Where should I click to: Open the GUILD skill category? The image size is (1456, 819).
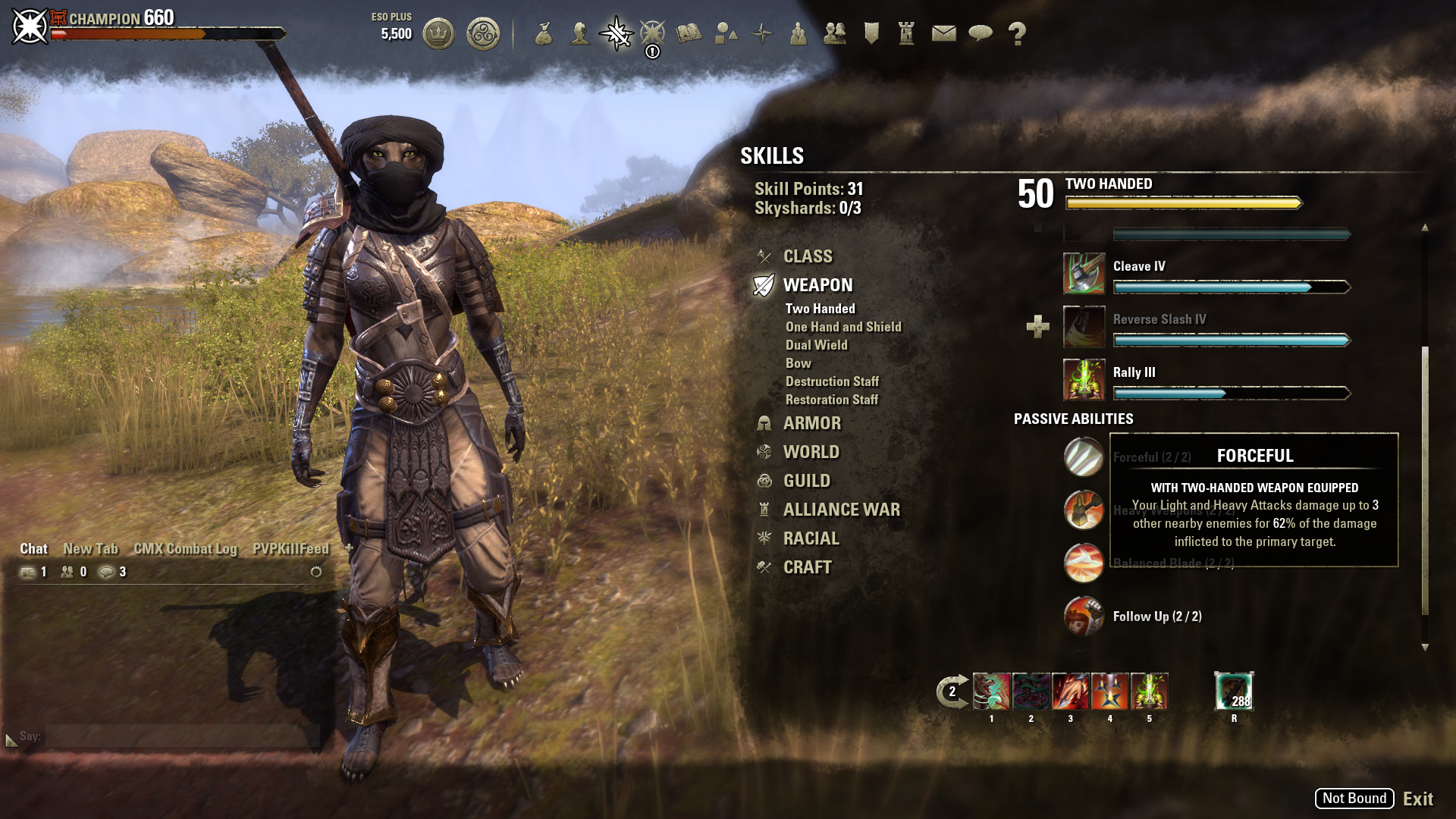click(806, 481)
